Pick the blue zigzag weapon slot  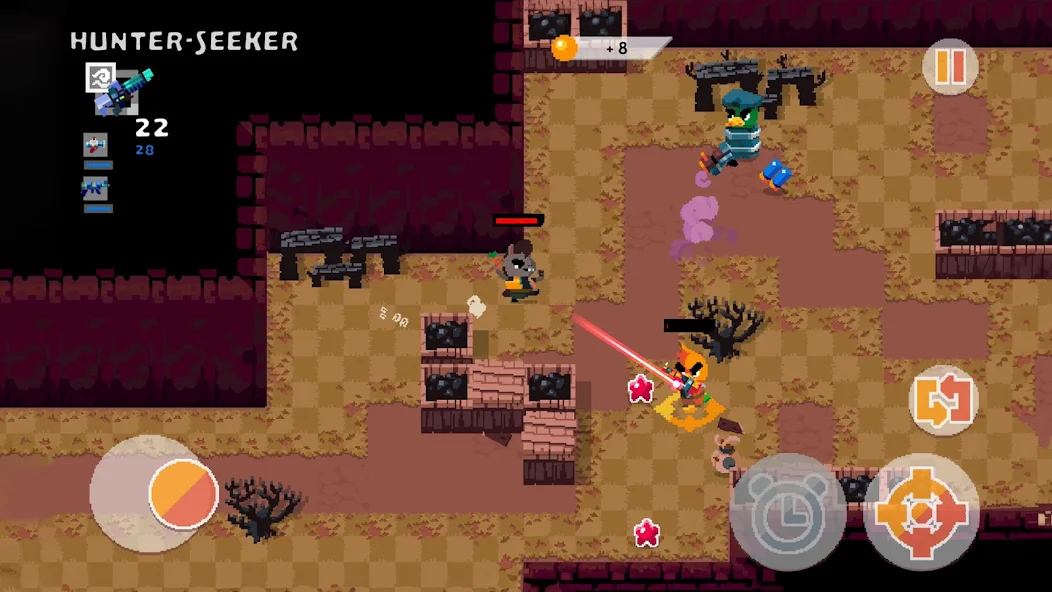tap(96, 187)
